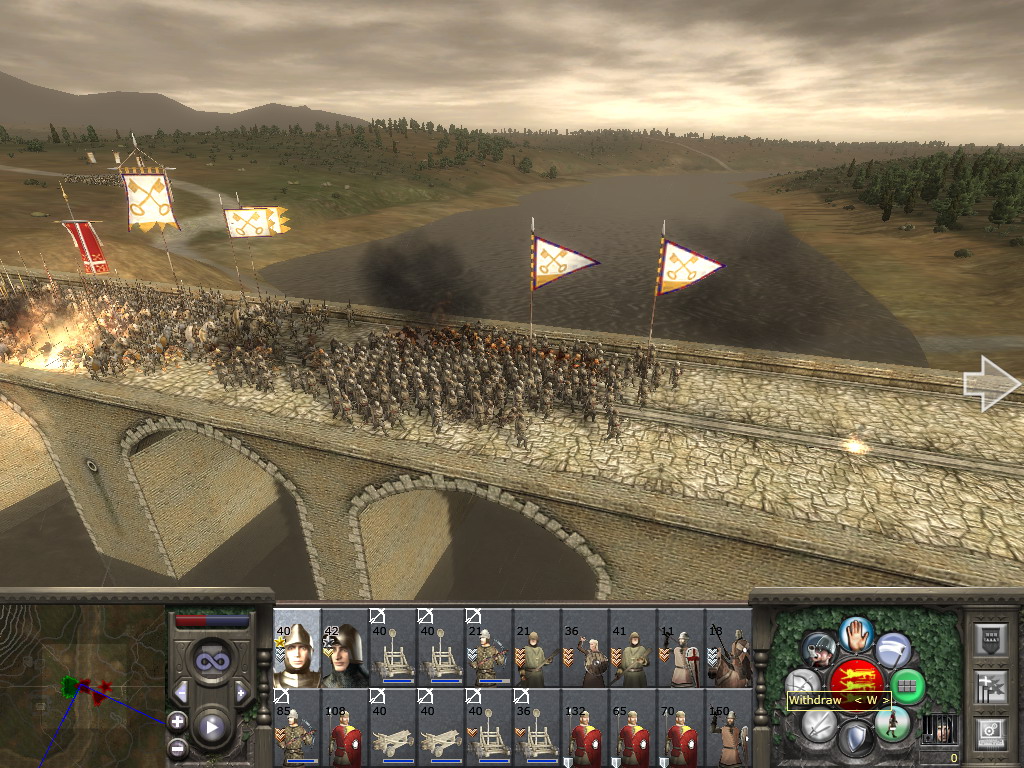The width and height of the screenshot is (1024, 768).
Task: Toggle the green formation grid button
Action: [907, 686]
